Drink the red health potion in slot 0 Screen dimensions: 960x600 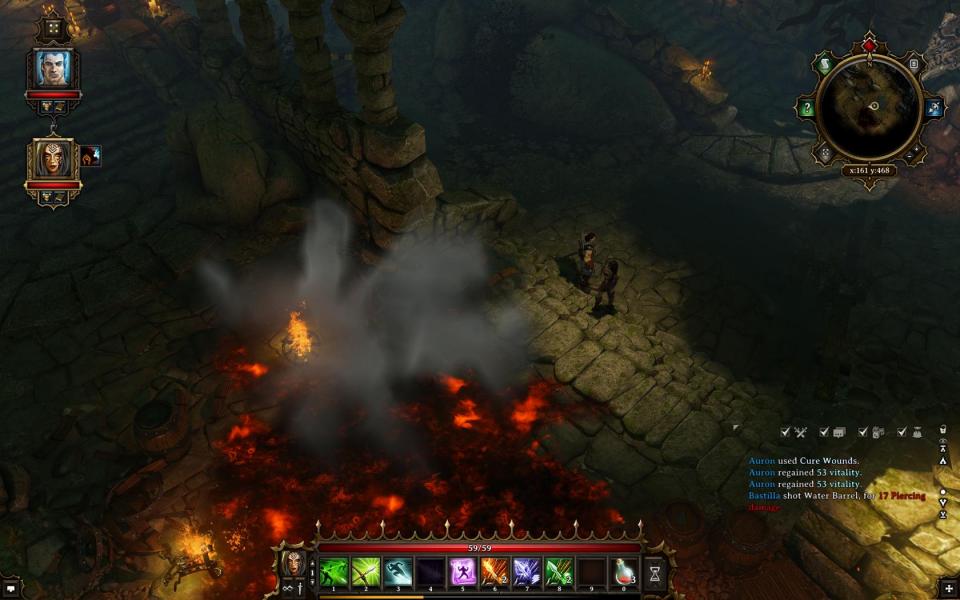[x=624, y=572]
